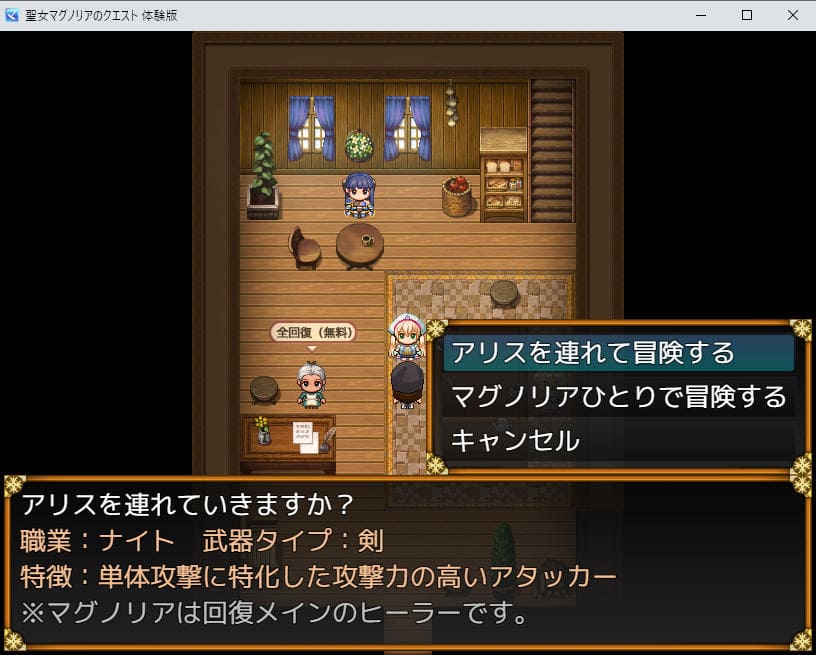Image resolution: width=816 pixels, height=655 pixels.
Task: Close the game window
Action: [791, 15]
